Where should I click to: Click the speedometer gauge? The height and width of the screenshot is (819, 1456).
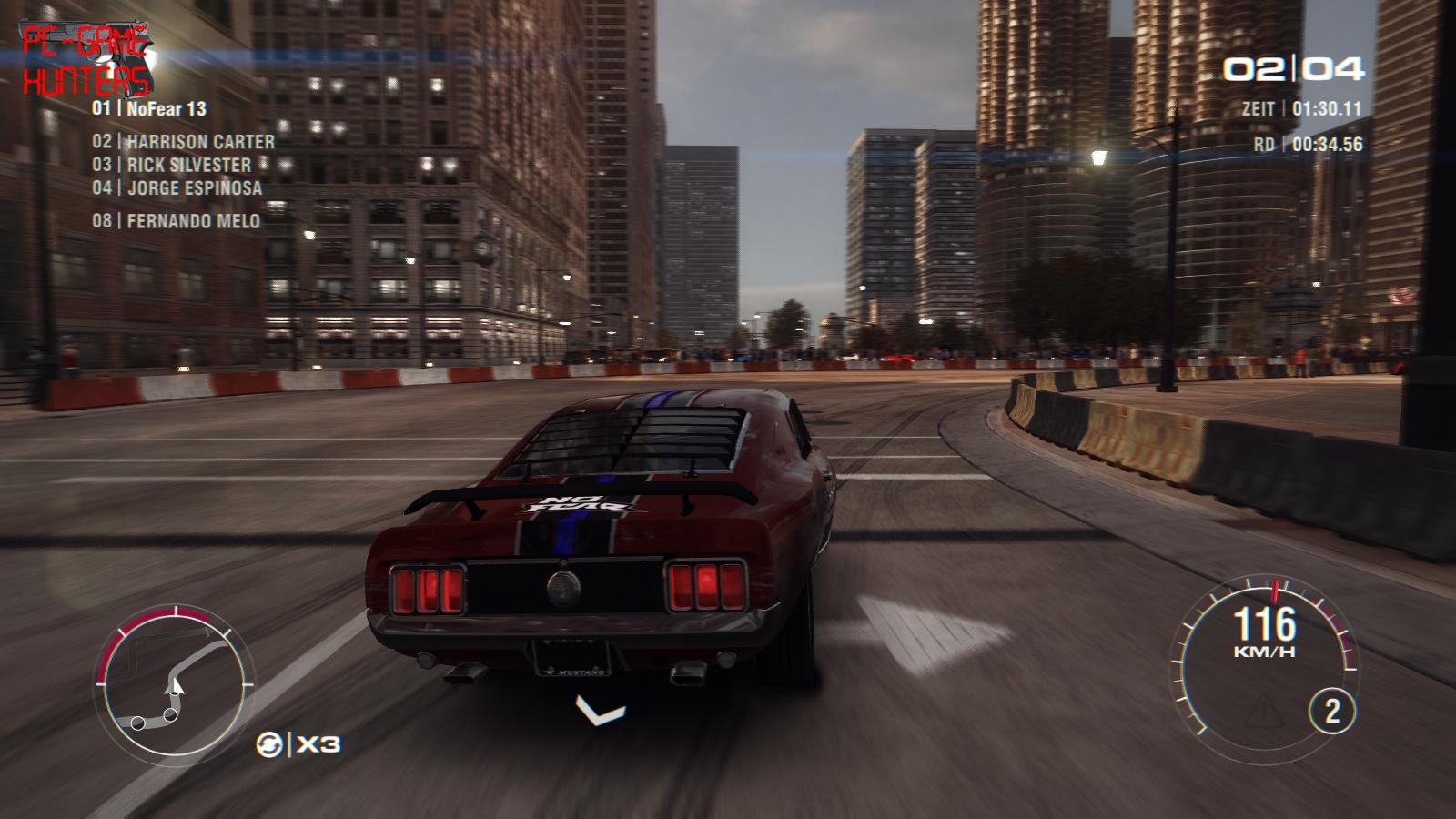pyautogui.click(x=1265, y=657)
